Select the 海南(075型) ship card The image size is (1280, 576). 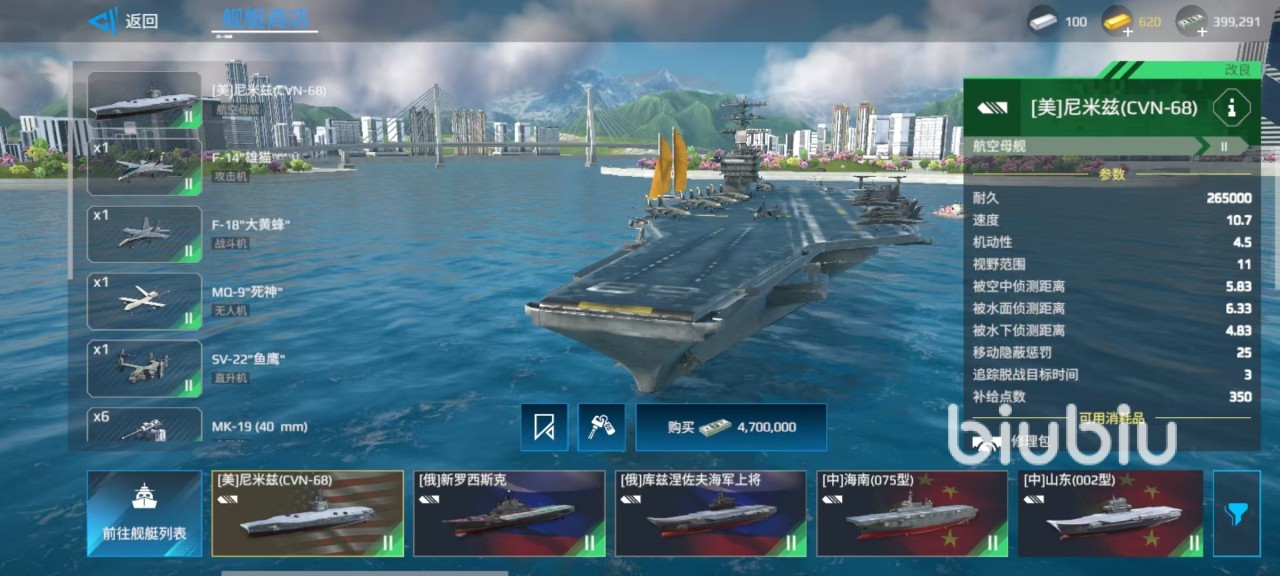click(x=912, y=513)
